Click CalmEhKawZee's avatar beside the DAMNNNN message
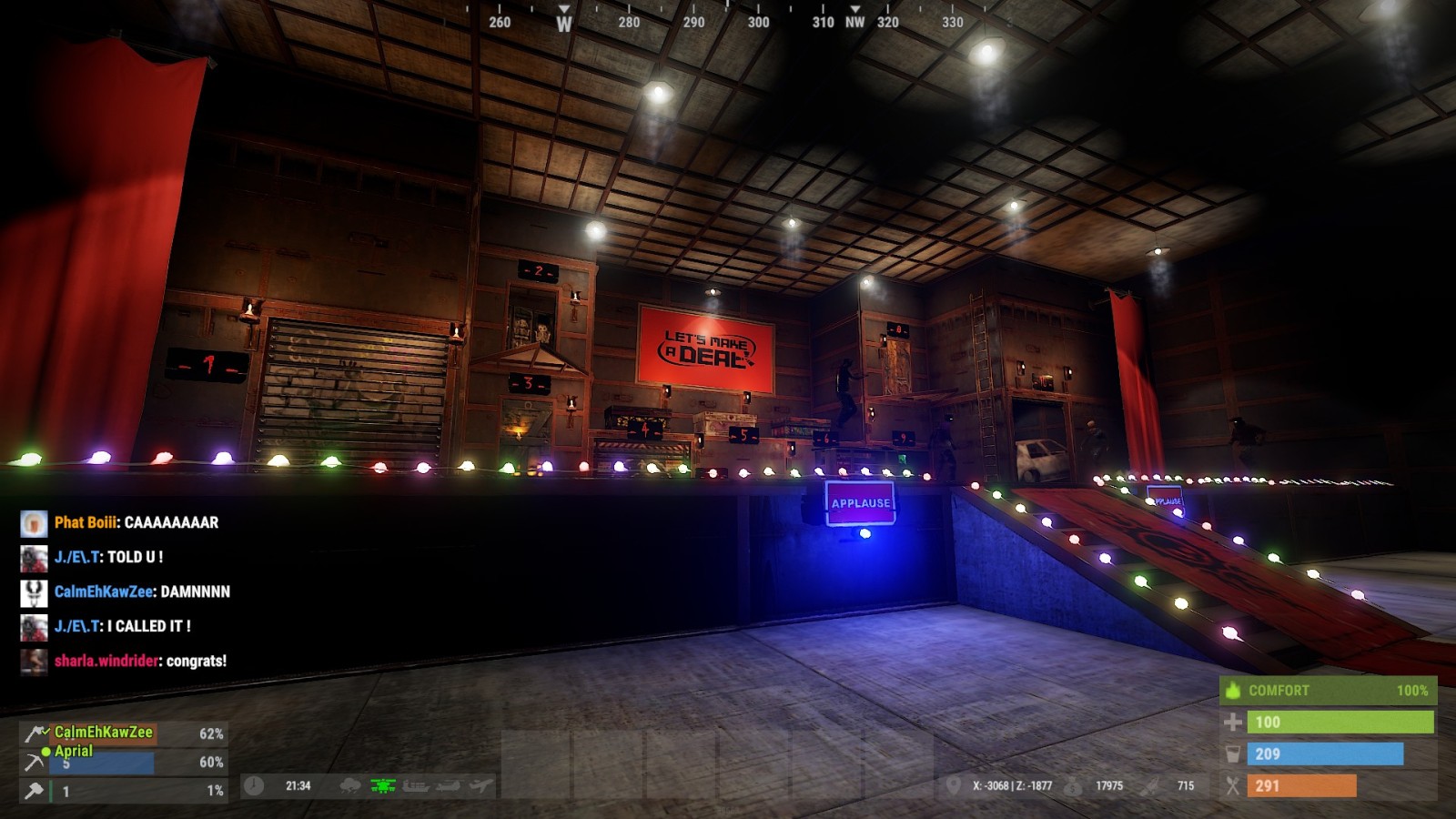This screenshot has height=819, width=1456. pyautogui.click(x=34, y=592)
